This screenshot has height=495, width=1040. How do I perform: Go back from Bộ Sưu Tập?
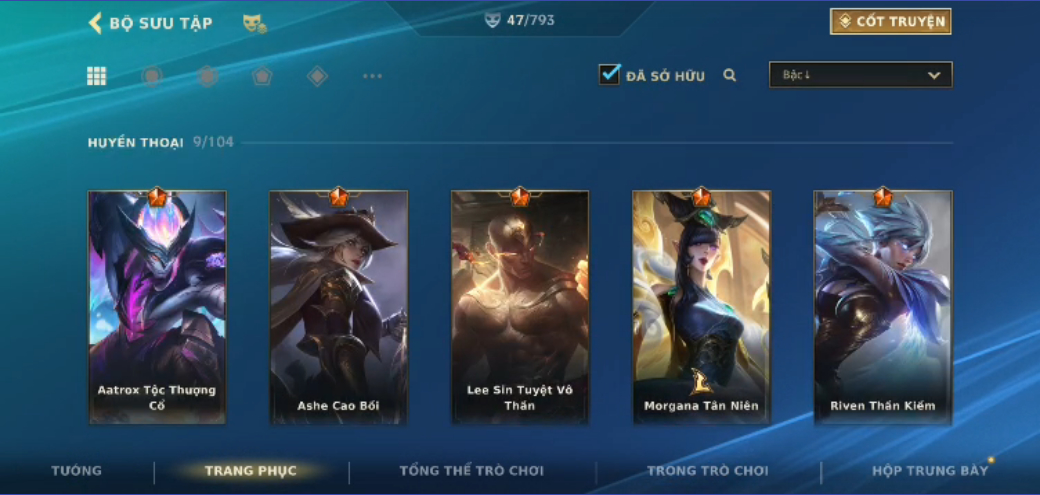pyautogui.click(x=96, y=23)
